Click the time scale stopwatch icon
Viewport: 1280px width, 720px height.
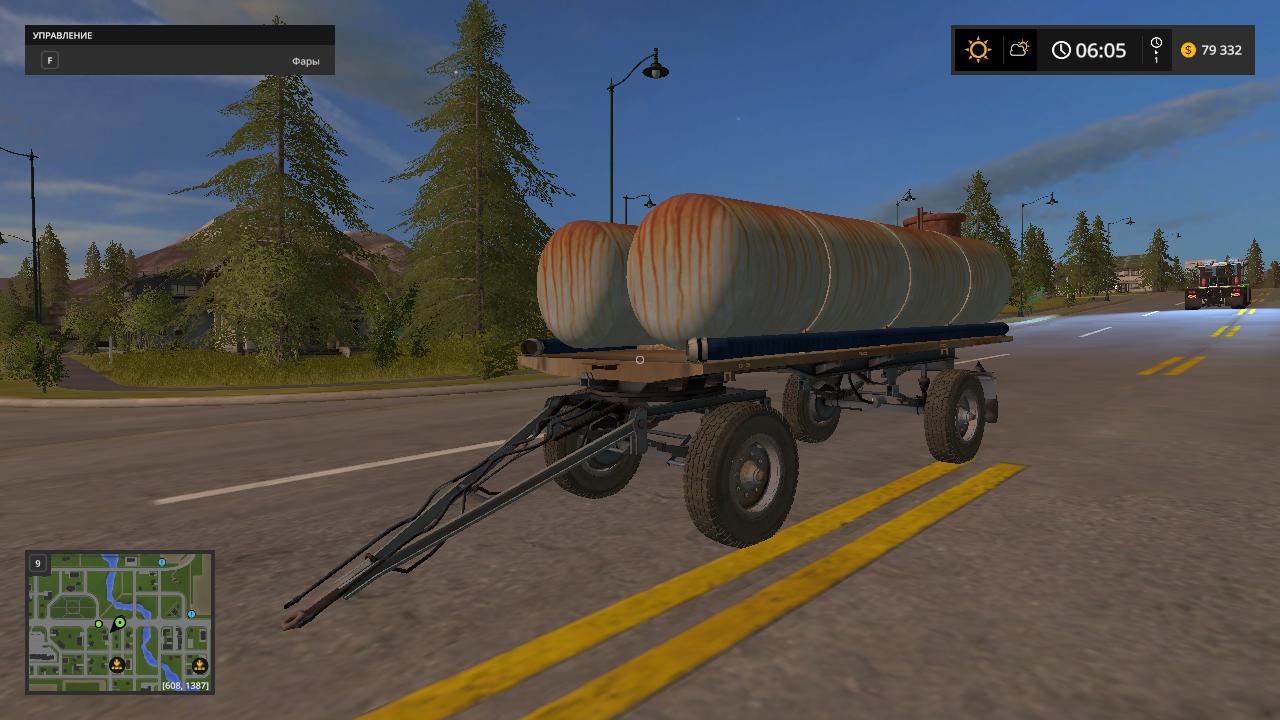pyautogui.click(x=1156, y=45)
